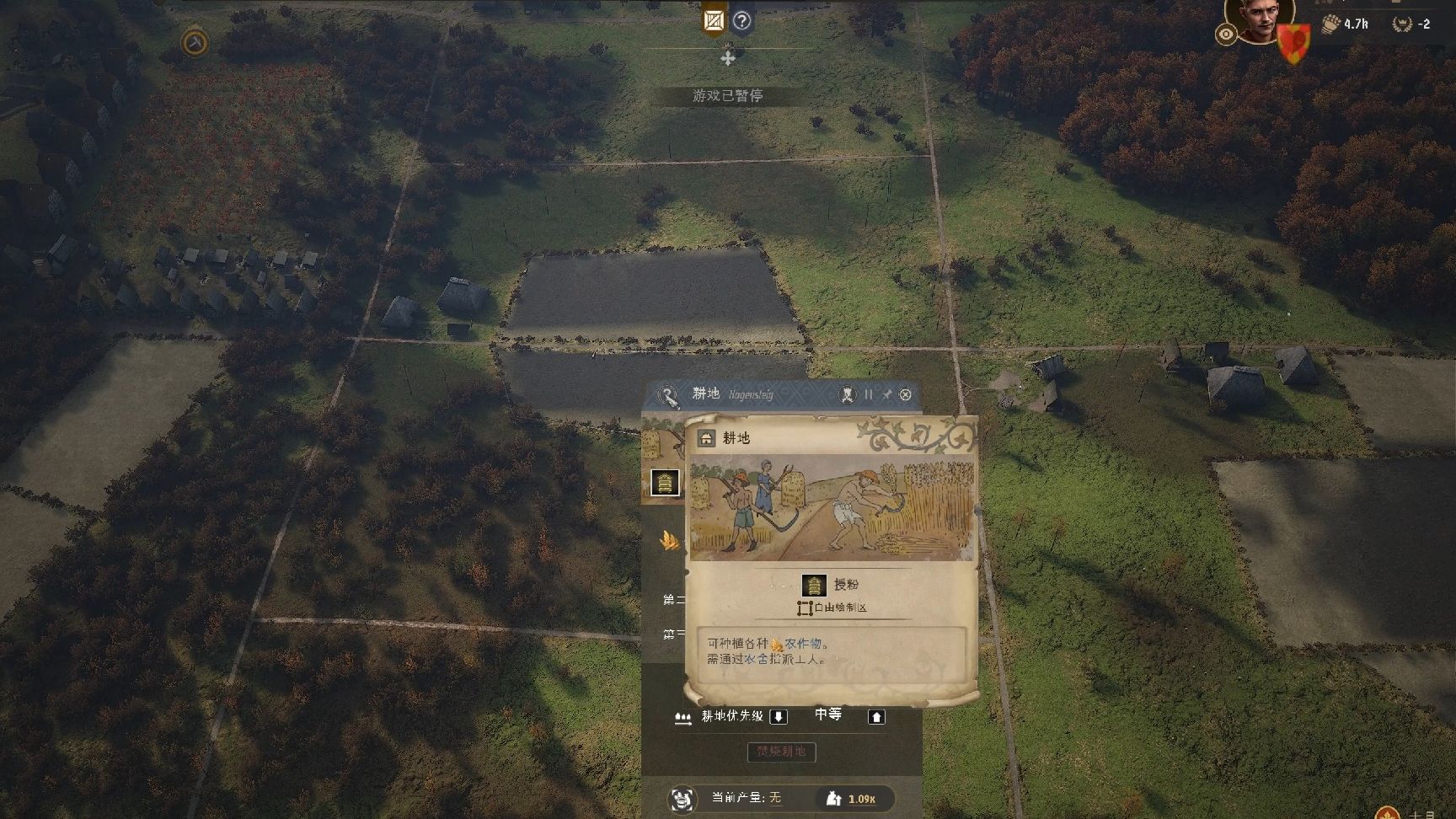
Task: Click the 焚烧耕地 button
Action: click(781, 752)
